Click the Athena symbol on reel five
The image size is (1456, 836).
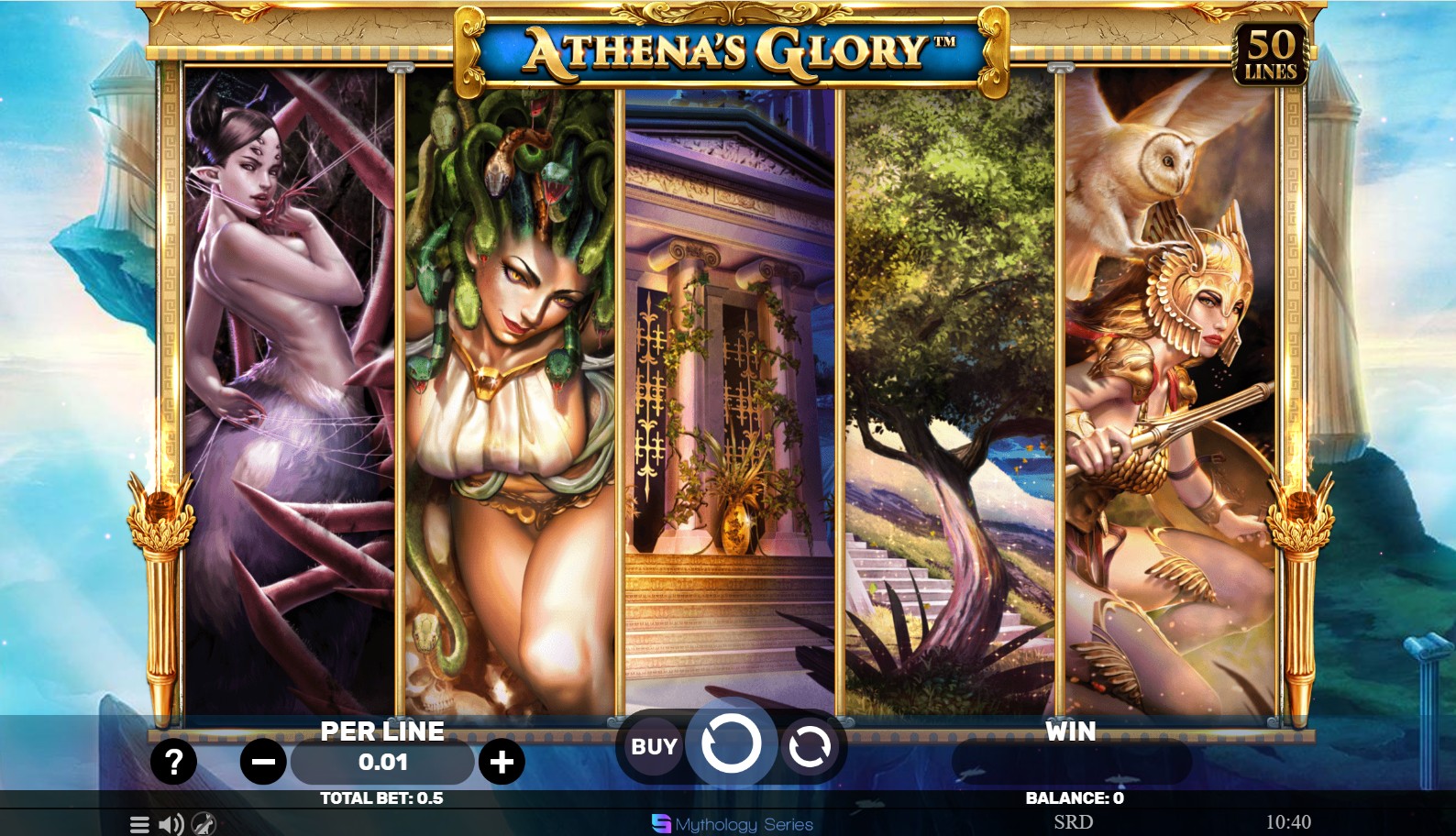[x=1174, y=394]
